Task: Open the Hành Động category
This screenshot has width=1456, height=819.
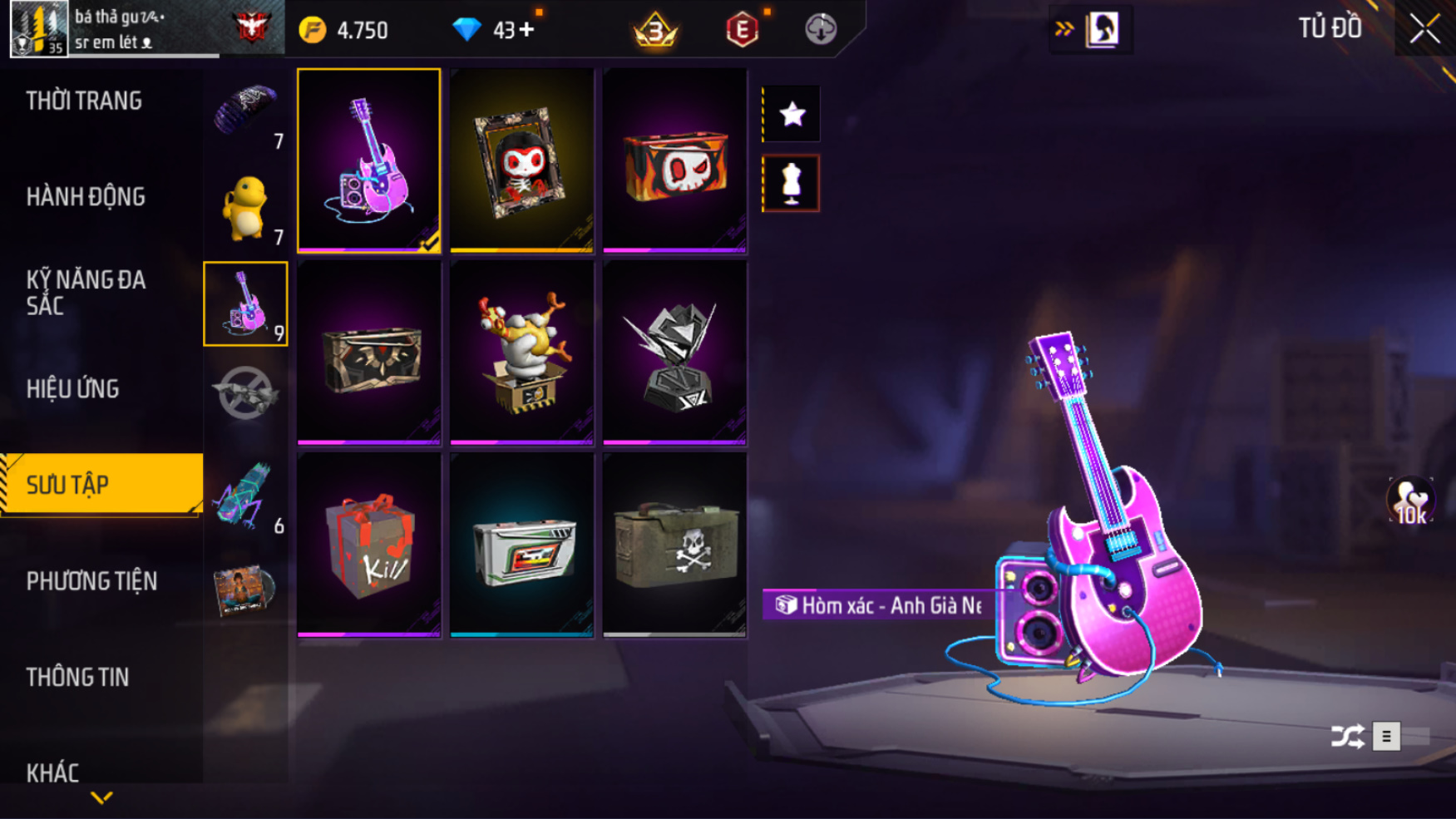Action: 86,197
